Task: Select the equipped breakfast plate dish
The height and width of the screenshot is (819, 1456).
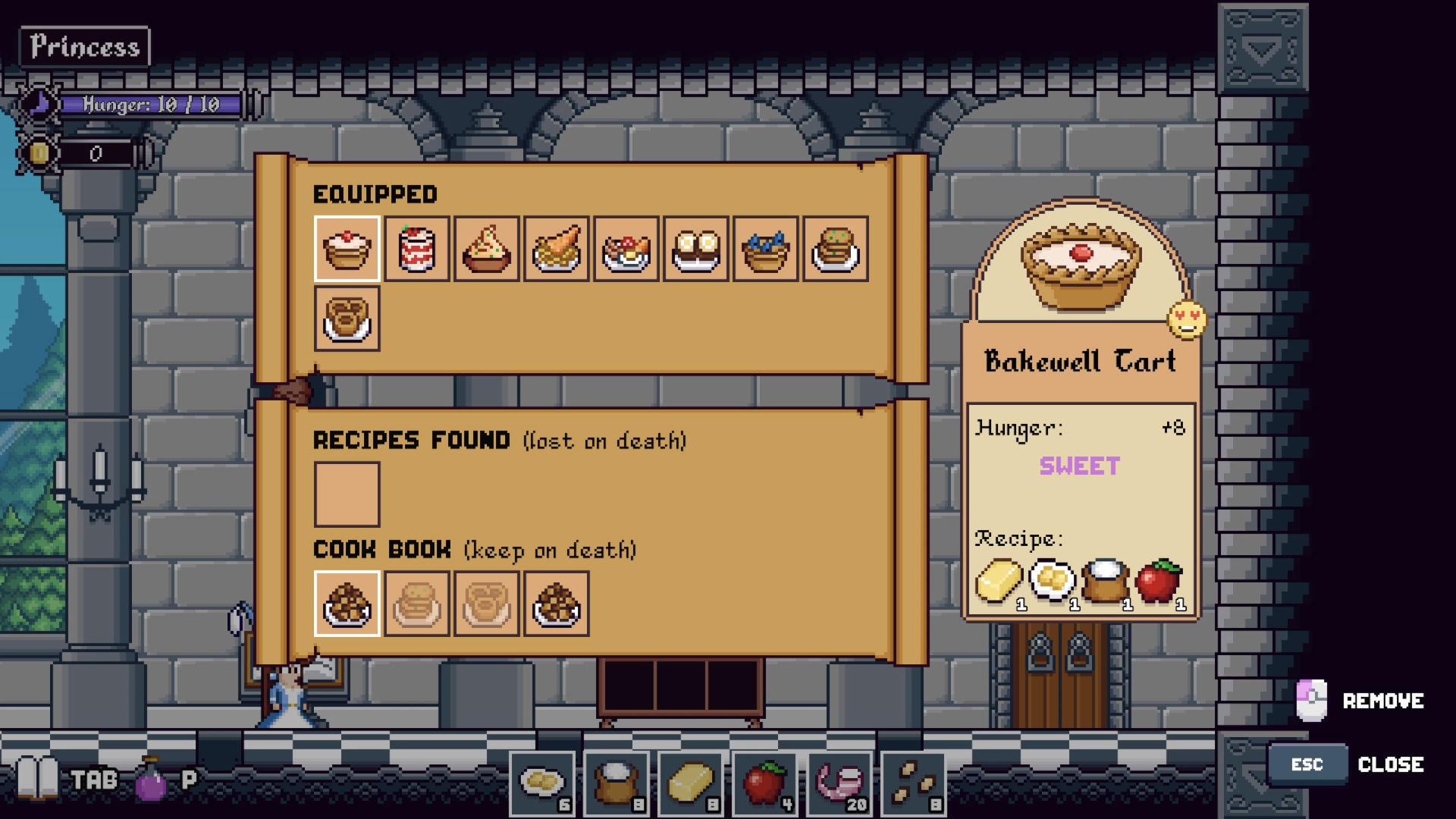Action: click(626, 249)
